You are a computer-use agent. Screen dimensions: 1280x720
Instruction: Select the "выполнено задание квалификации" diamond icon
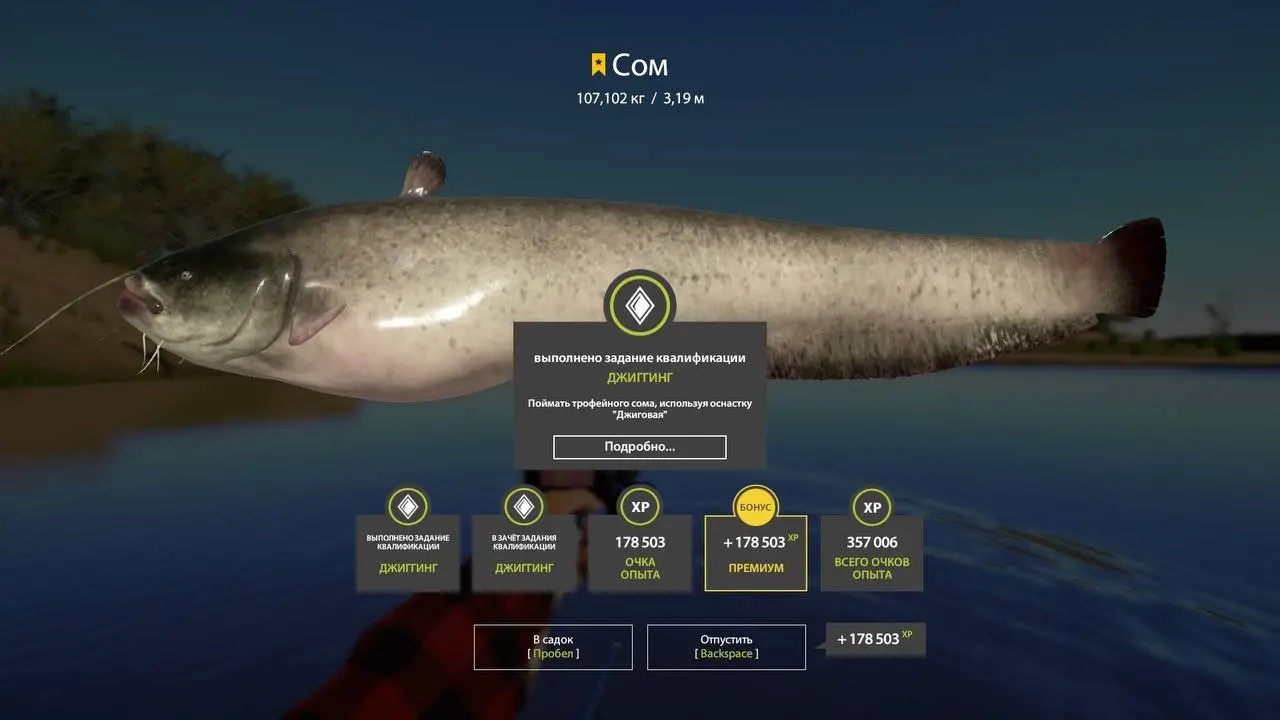408,506
